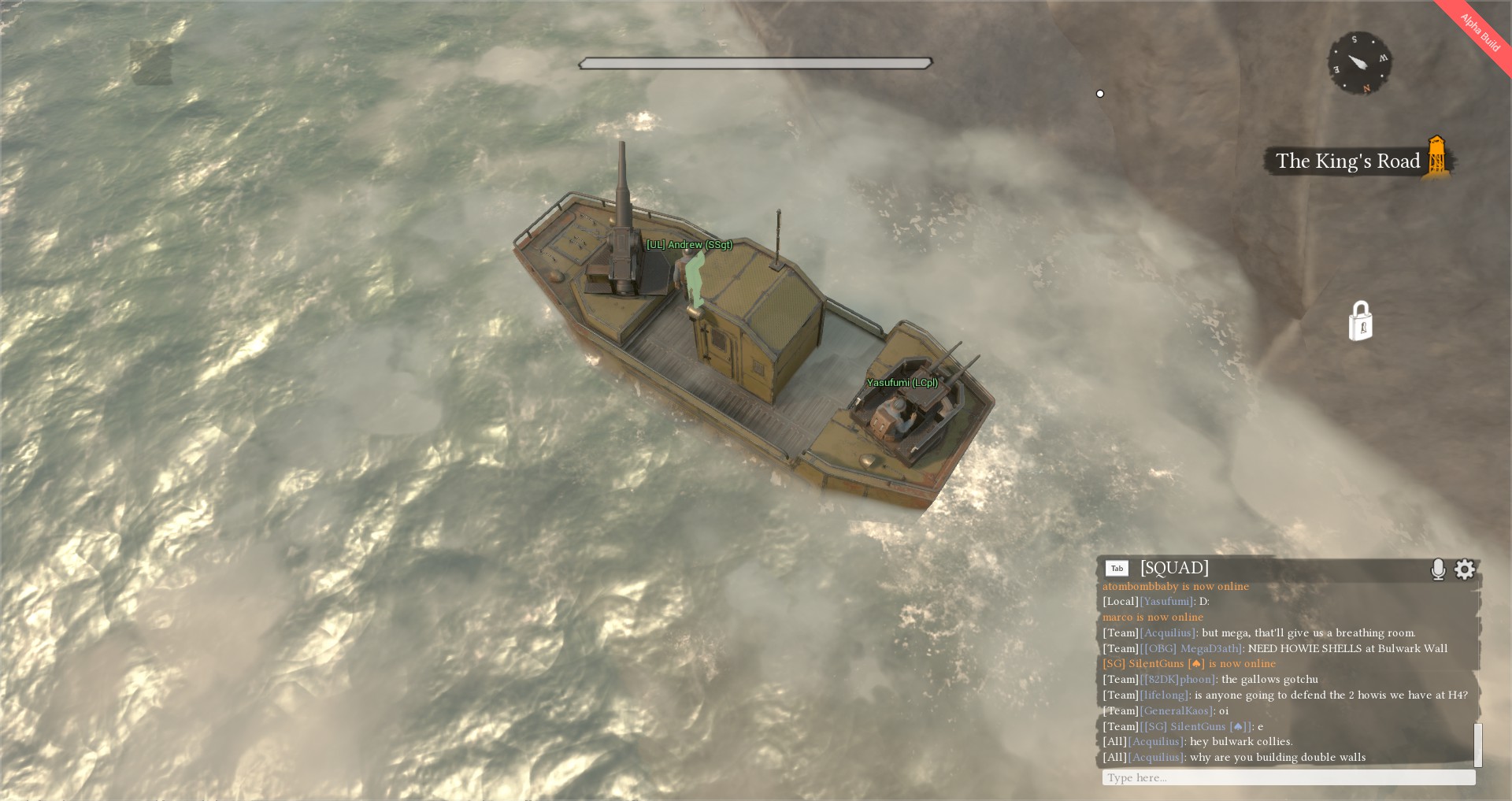Click the white map marker dot near the cliff
This screenshot has width=1512, height=801.
click(x=1100, y=94)
